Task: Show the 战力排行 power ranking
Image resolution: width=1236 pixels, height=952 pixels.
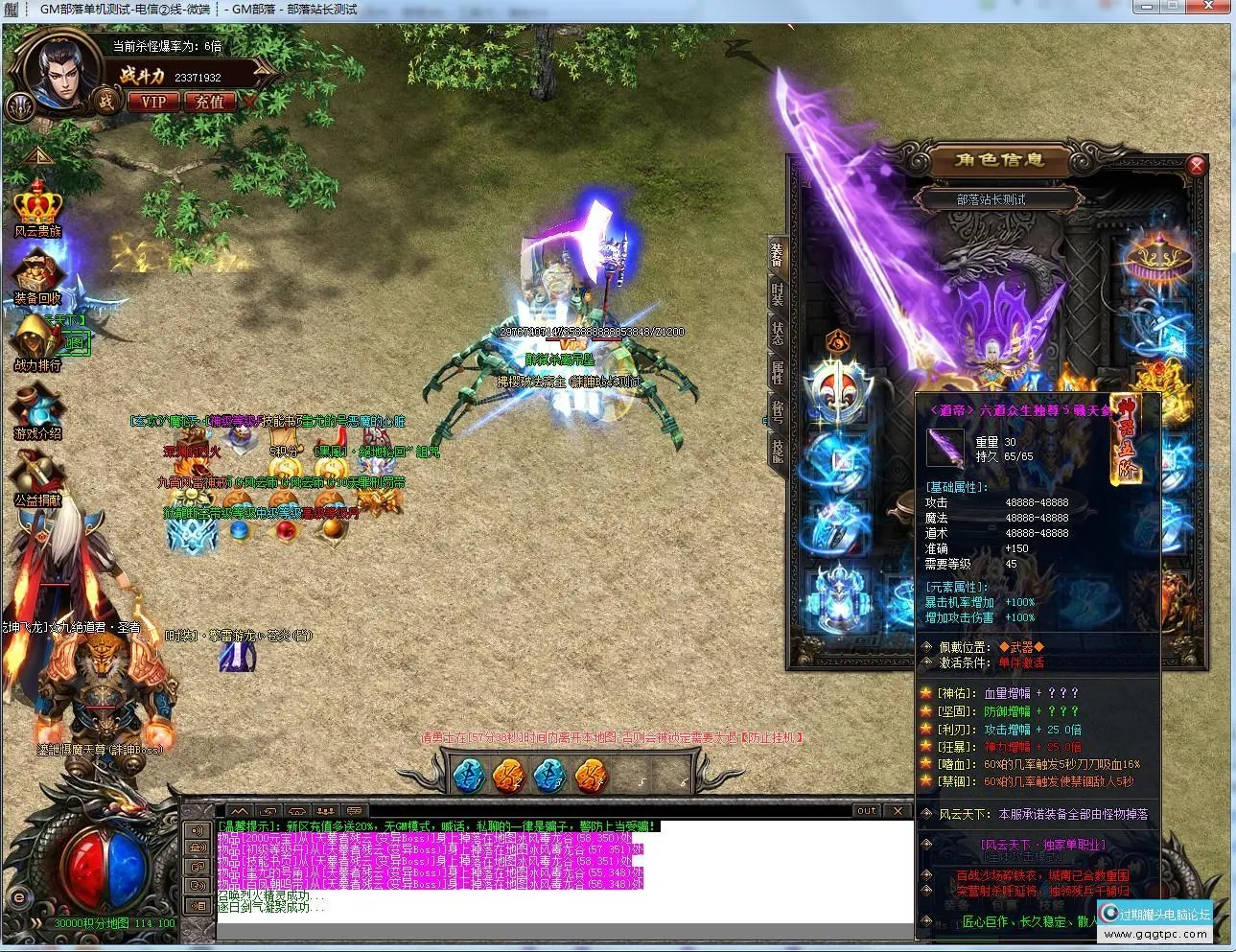Action: coord(36,341)
